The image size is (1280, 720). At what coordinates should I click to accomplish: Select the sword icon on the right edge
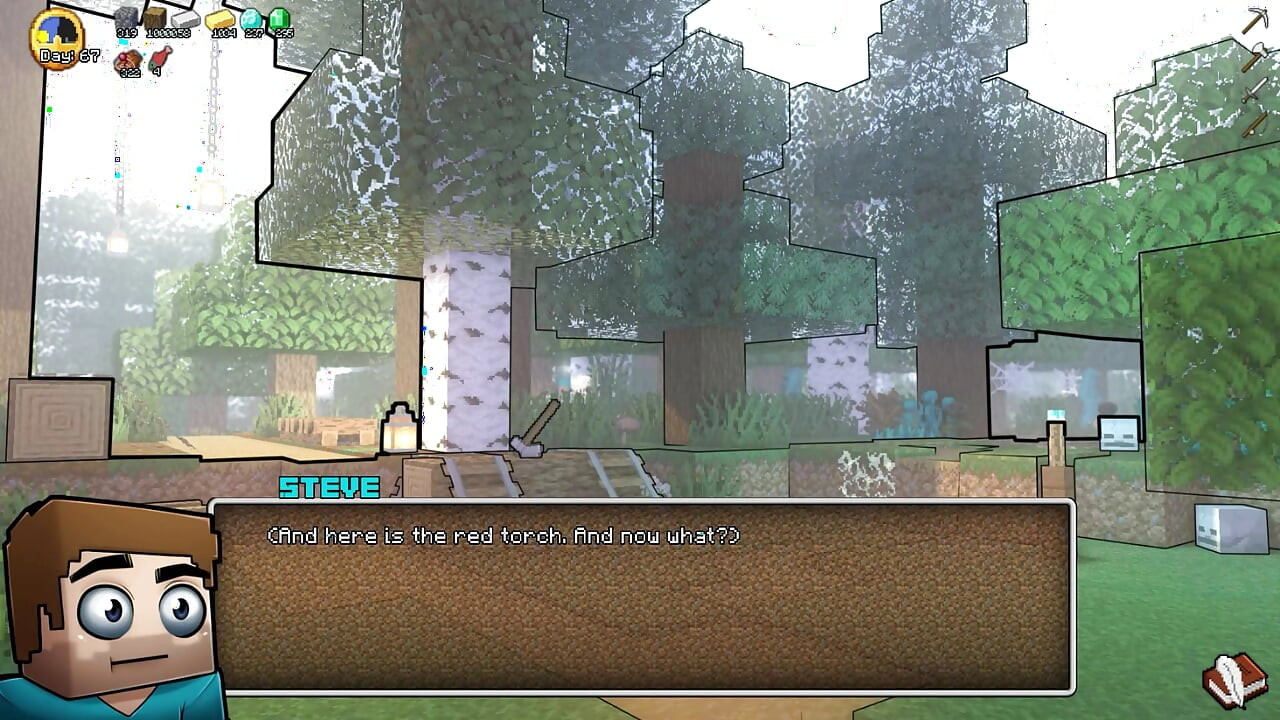coord(1252,90)
